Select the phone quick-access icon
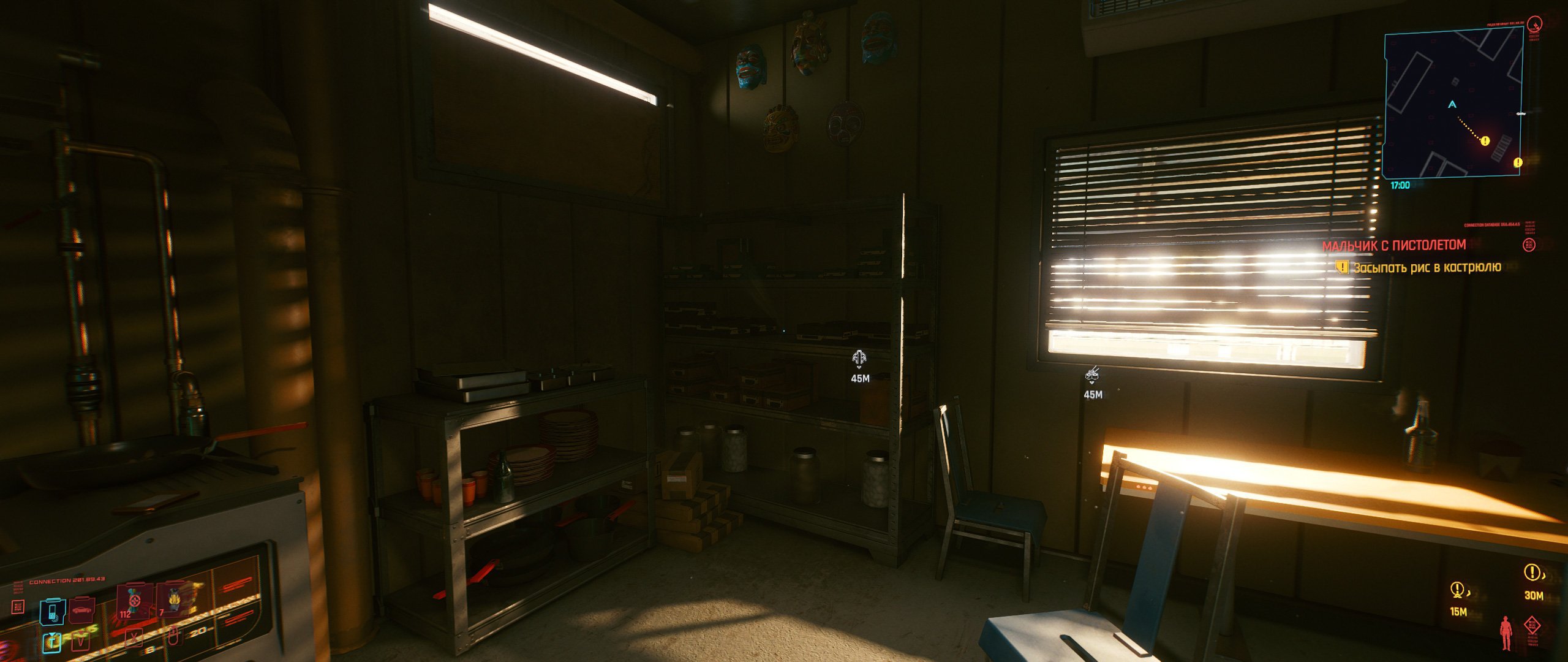 point(53,611)
